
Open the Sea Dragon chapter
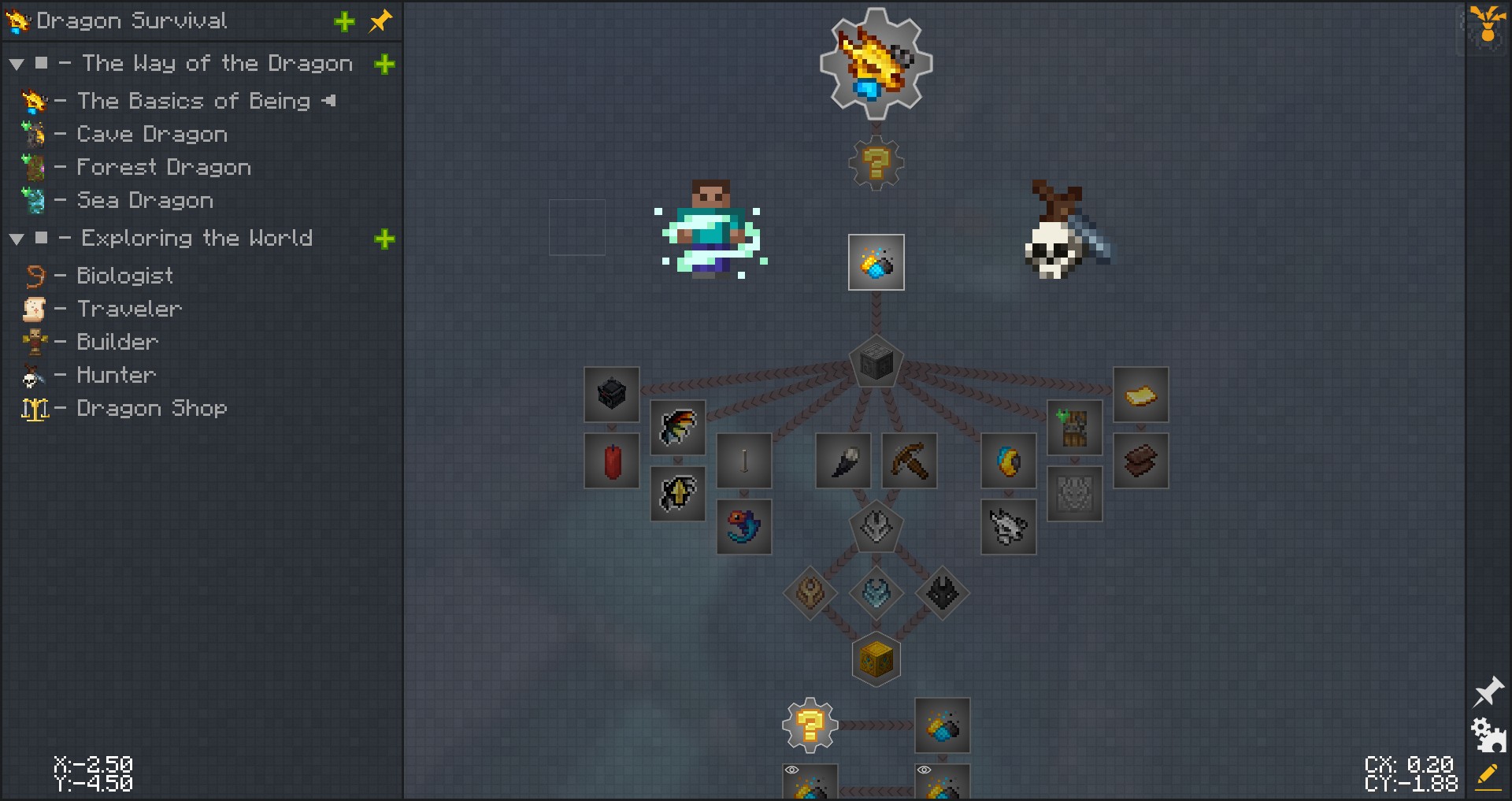[144, 201]
